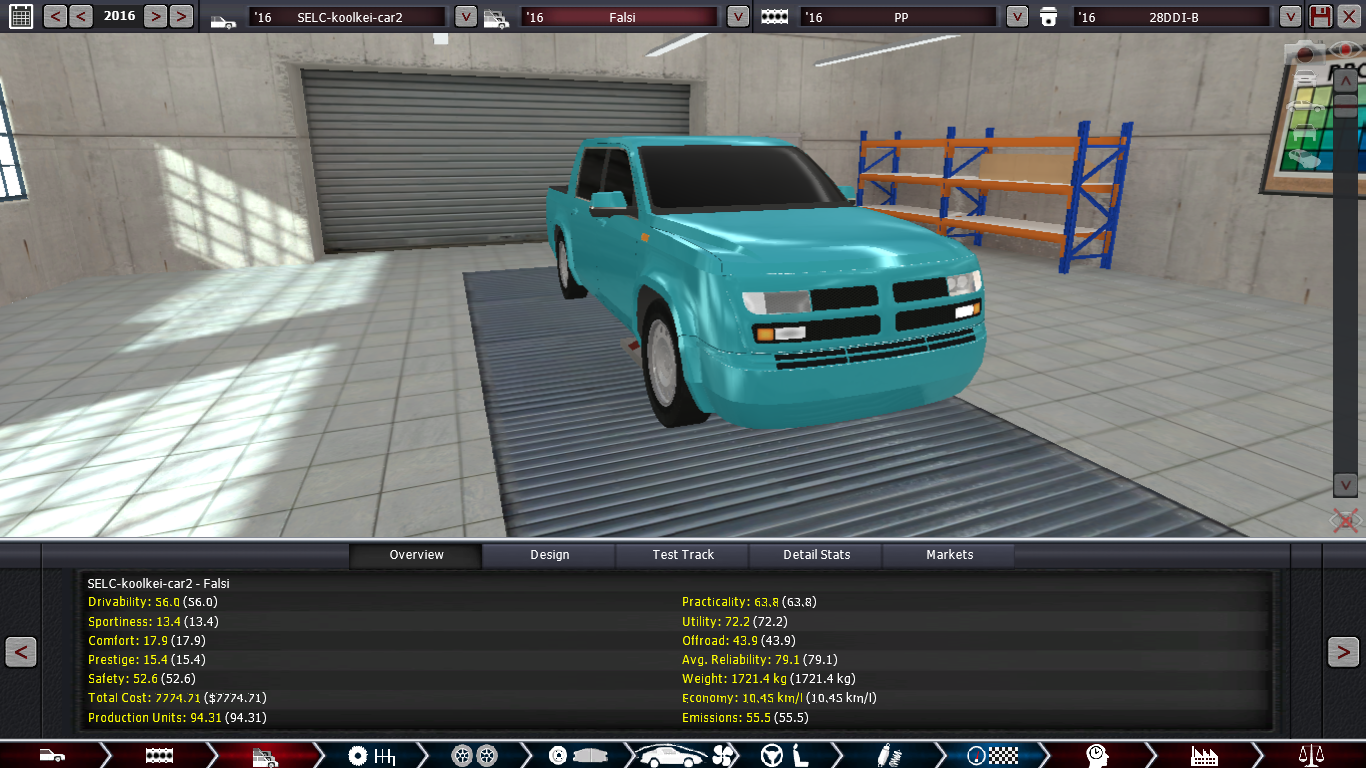Open the balance scales section

coord(1309,755)
